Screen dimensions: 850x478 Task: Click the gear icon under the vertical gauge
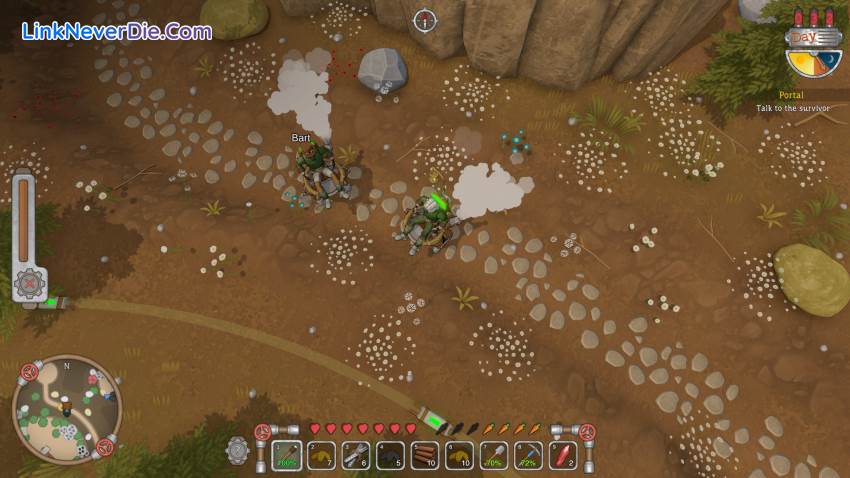(28, 283)
